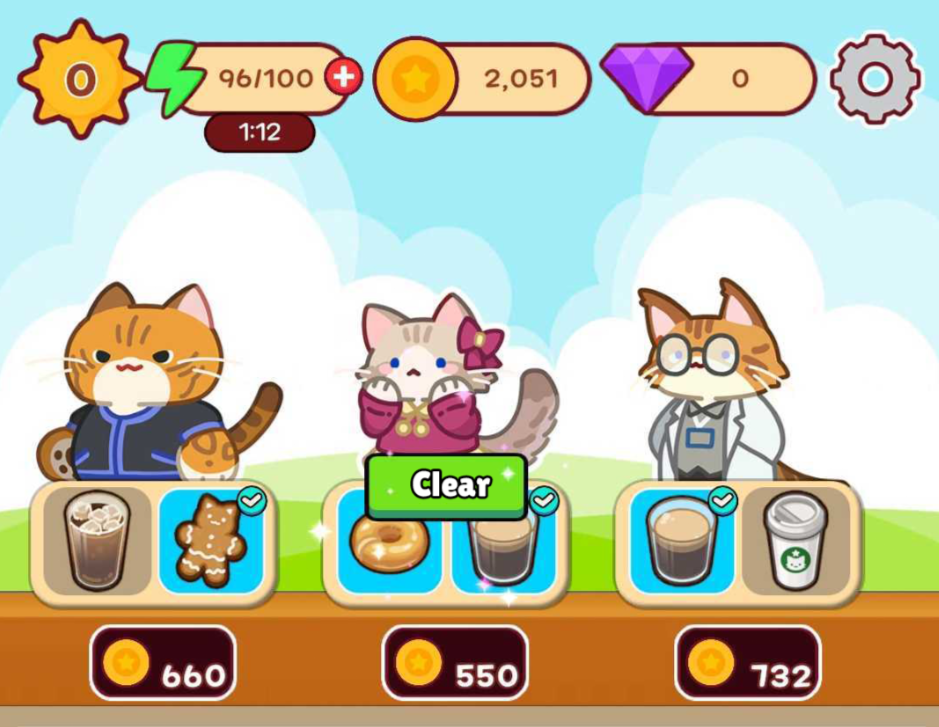Choose the takeaway coffee cup order item
939x727 pixels.
(795, 540)
